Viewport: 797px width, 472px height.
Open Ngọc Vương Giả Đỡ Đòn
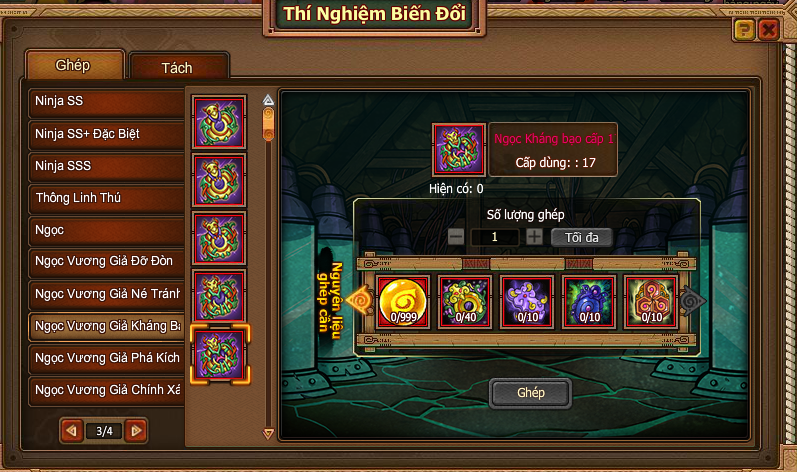click(x=106, y=262)
